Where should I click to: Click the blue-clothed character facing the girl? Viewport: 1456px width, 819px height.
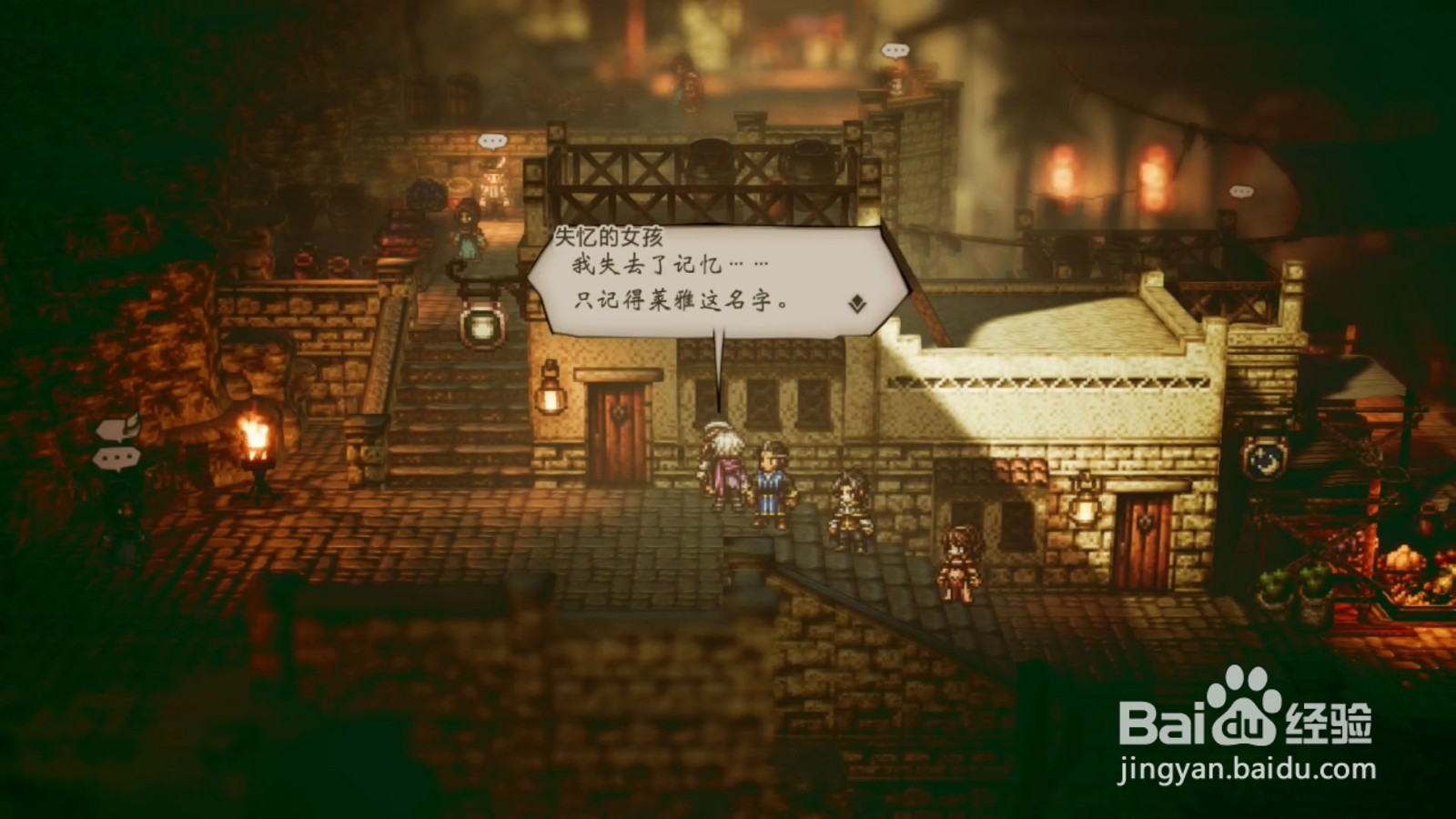coord(769,482)
